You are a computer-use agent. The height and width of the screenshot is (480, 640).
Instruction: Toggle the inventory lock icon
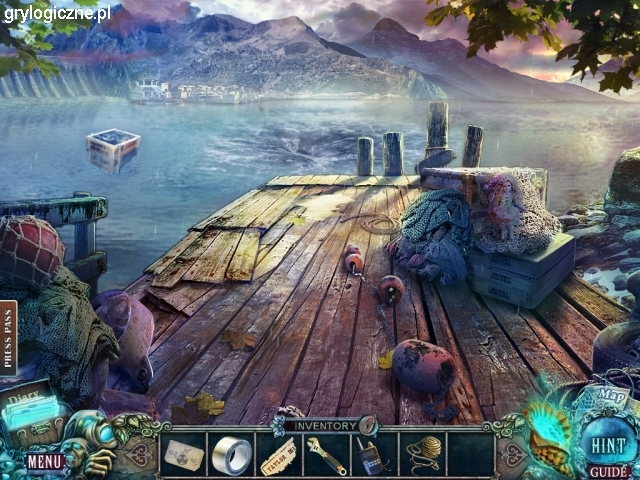[369, 424]
